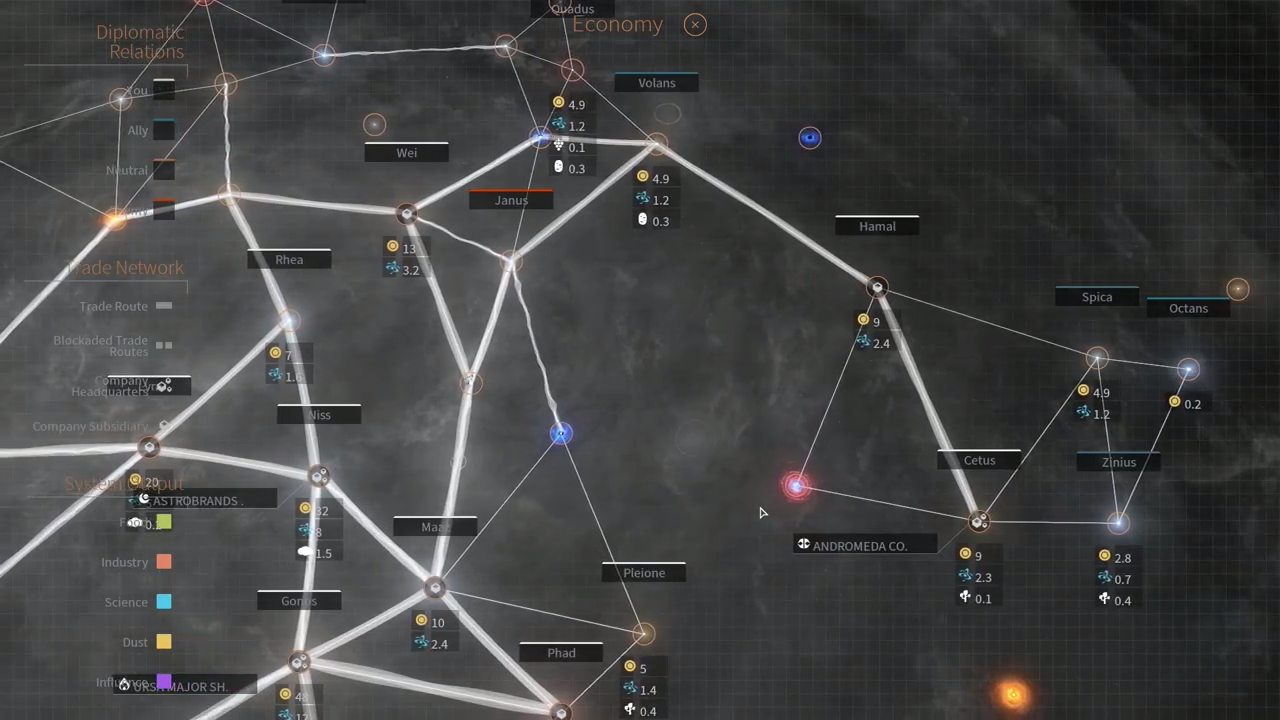Click the orange Industry color swatch
Screen dimensions: 1280x720
(164, 562)
